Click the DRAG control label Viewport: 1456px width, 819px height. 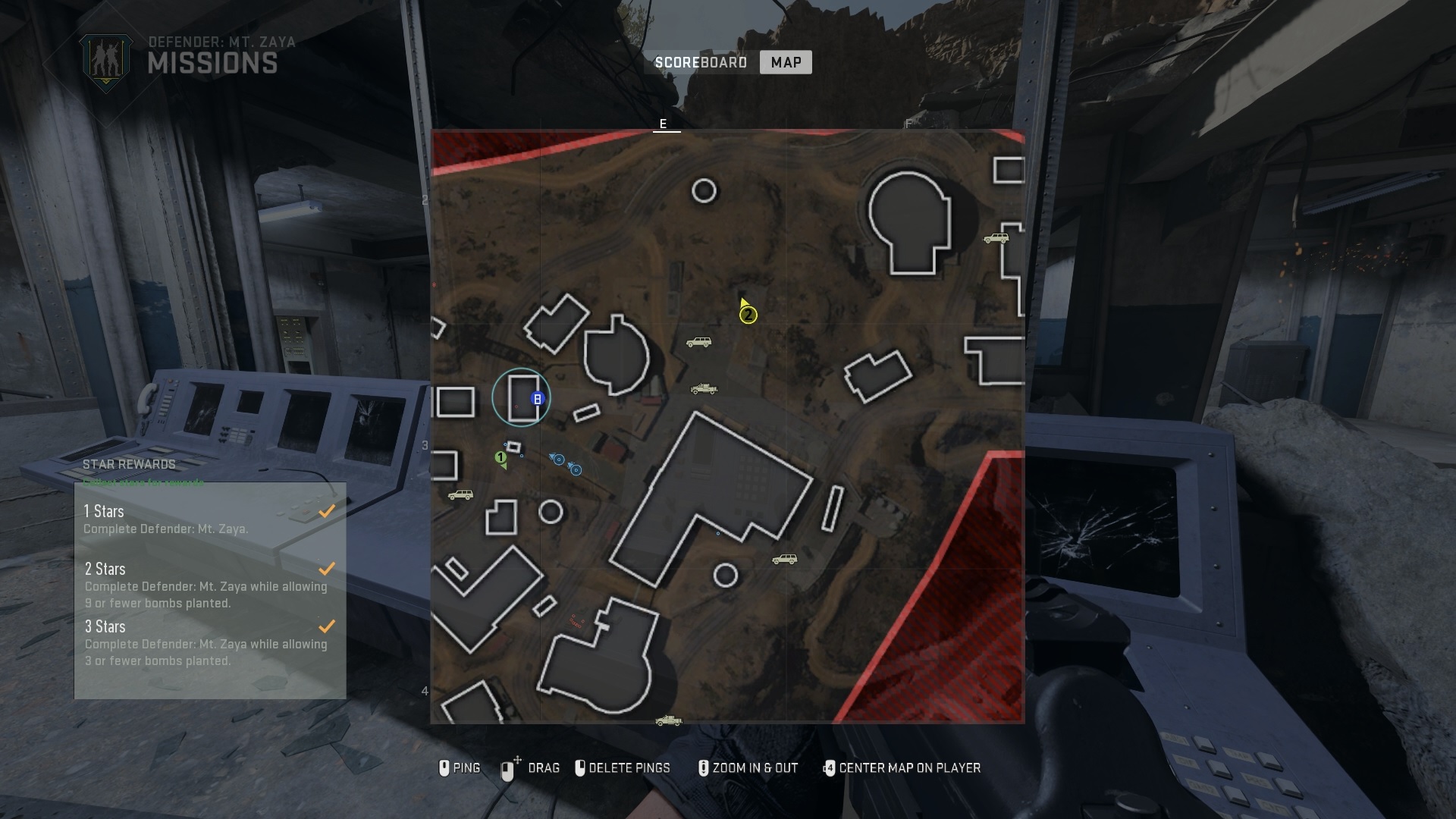click(x=544, y=768)
